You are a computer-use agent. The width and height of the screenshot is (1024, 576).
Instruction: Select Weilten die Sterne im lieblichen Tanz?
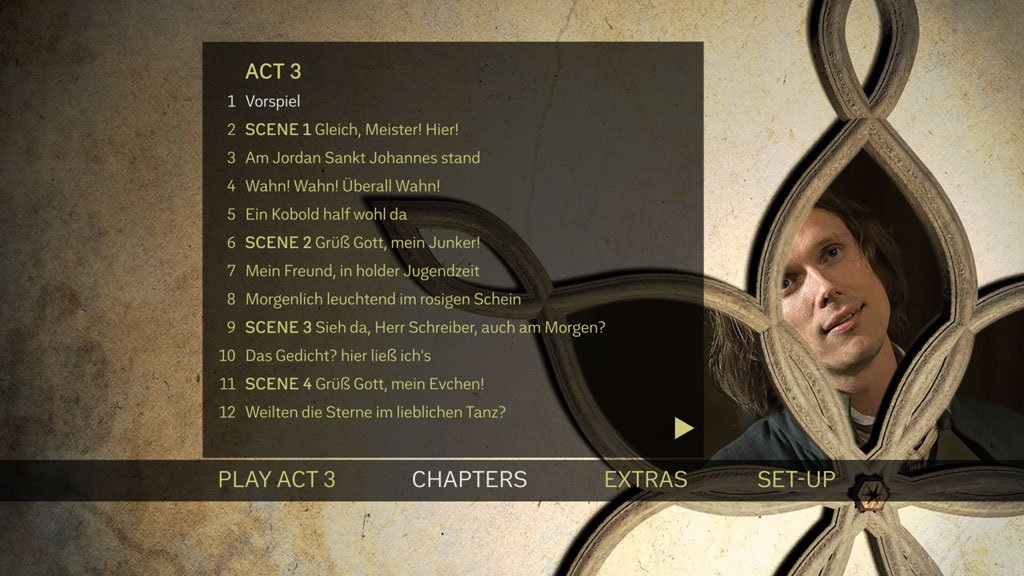375,411
